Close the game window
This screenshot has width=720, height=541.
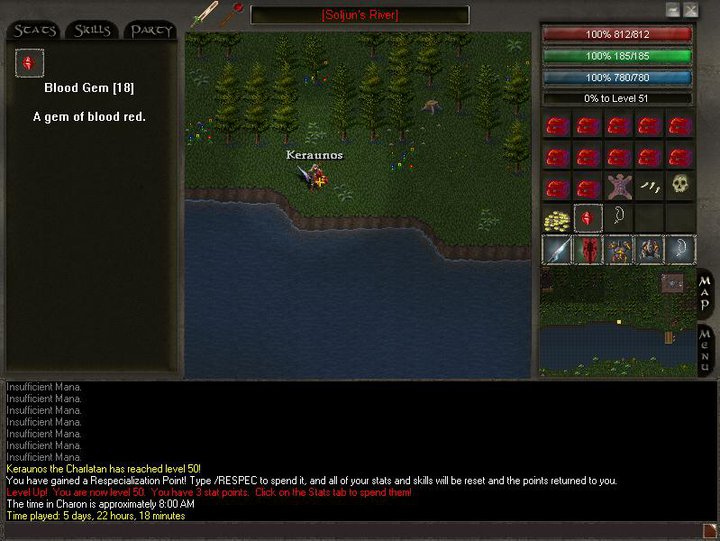point(691,9)
